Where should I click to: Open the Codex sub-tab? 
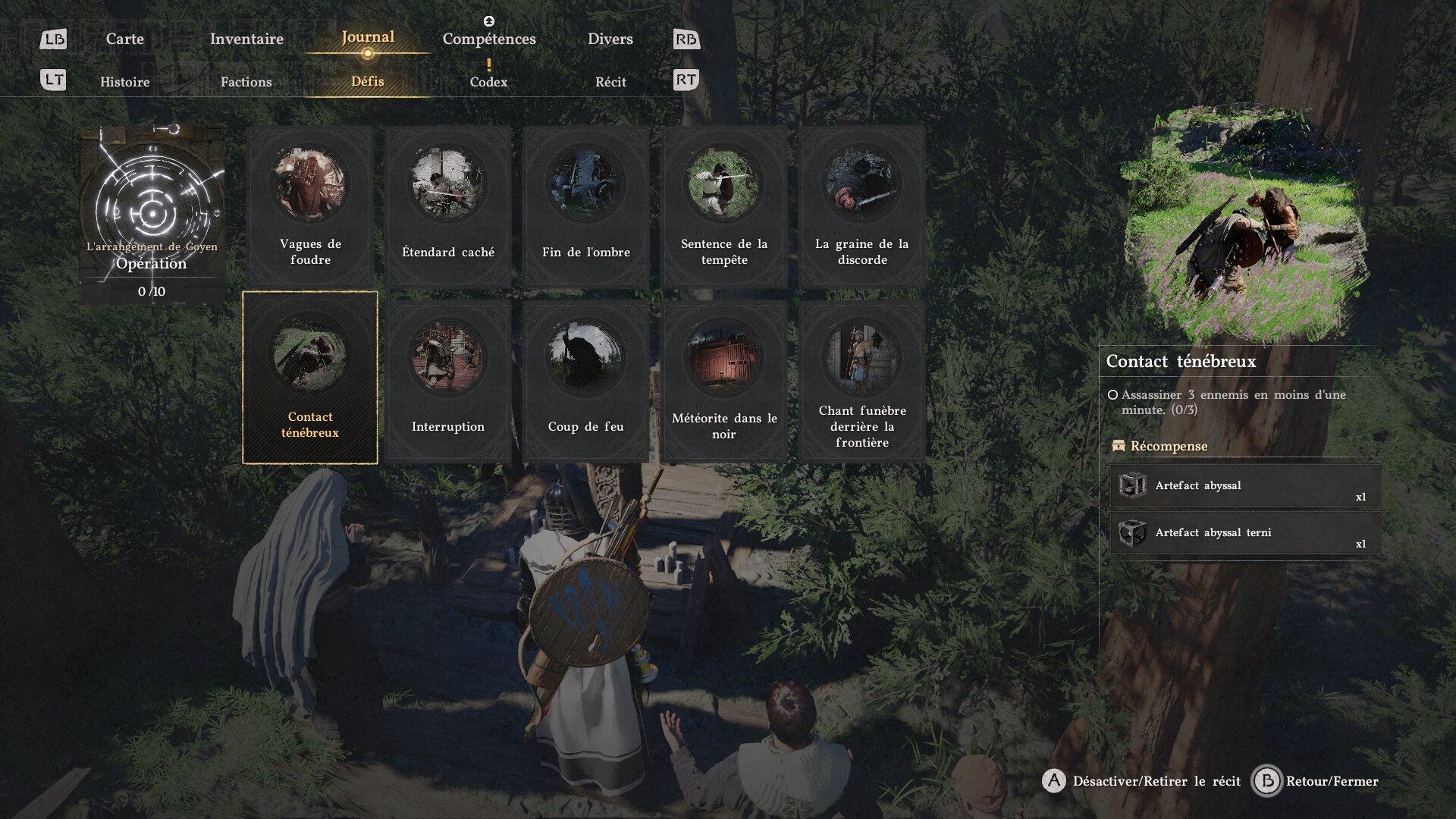tap(488, 82)
